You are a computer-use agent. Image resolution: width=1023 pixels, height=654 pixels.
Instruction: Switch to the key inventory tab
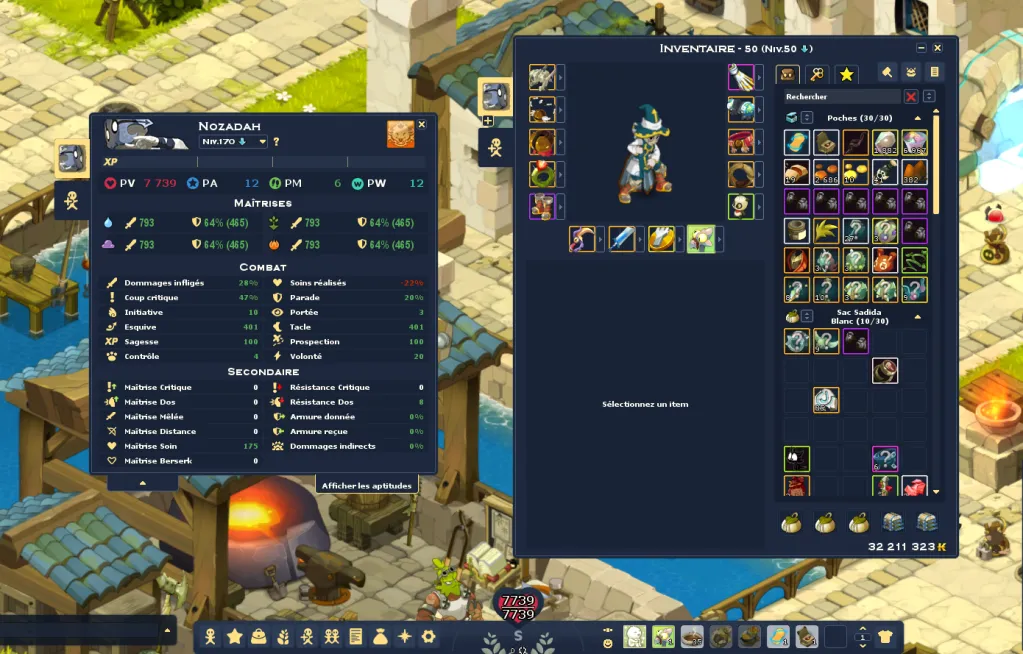pyautogui.click(x=817, y=74)
